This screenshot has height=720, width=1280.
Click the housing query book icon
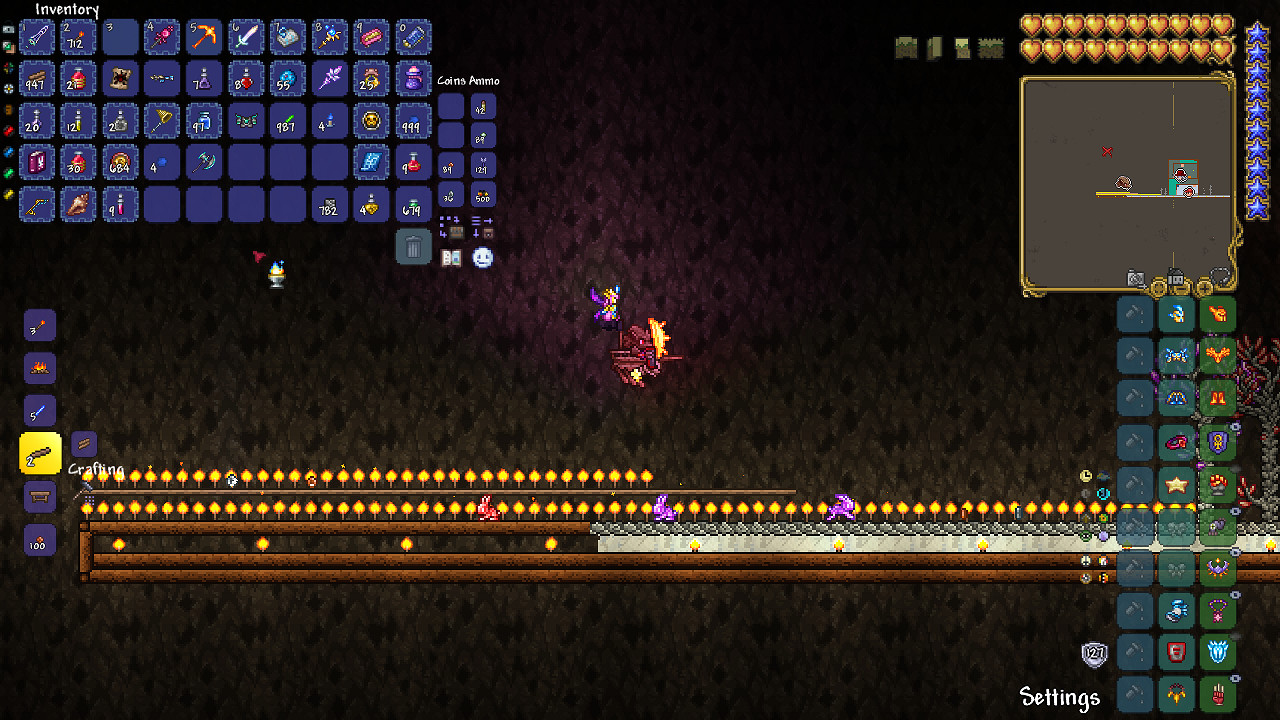(451, 258)
